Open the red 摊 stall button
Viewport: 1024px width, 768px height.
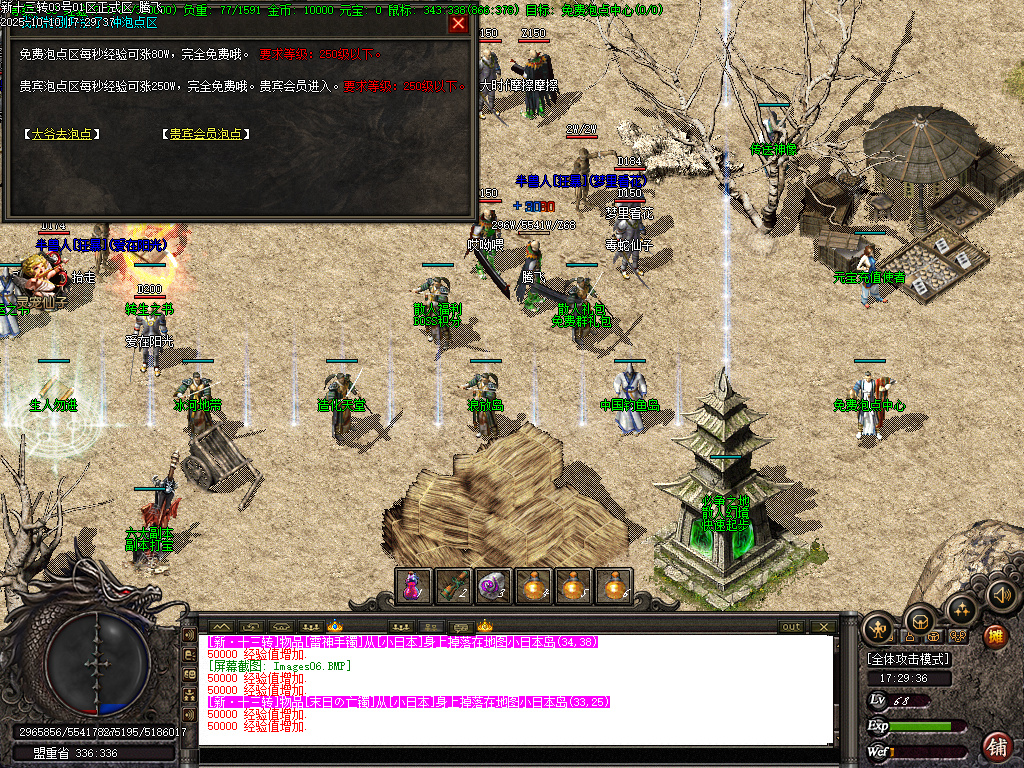pos(995,635)
